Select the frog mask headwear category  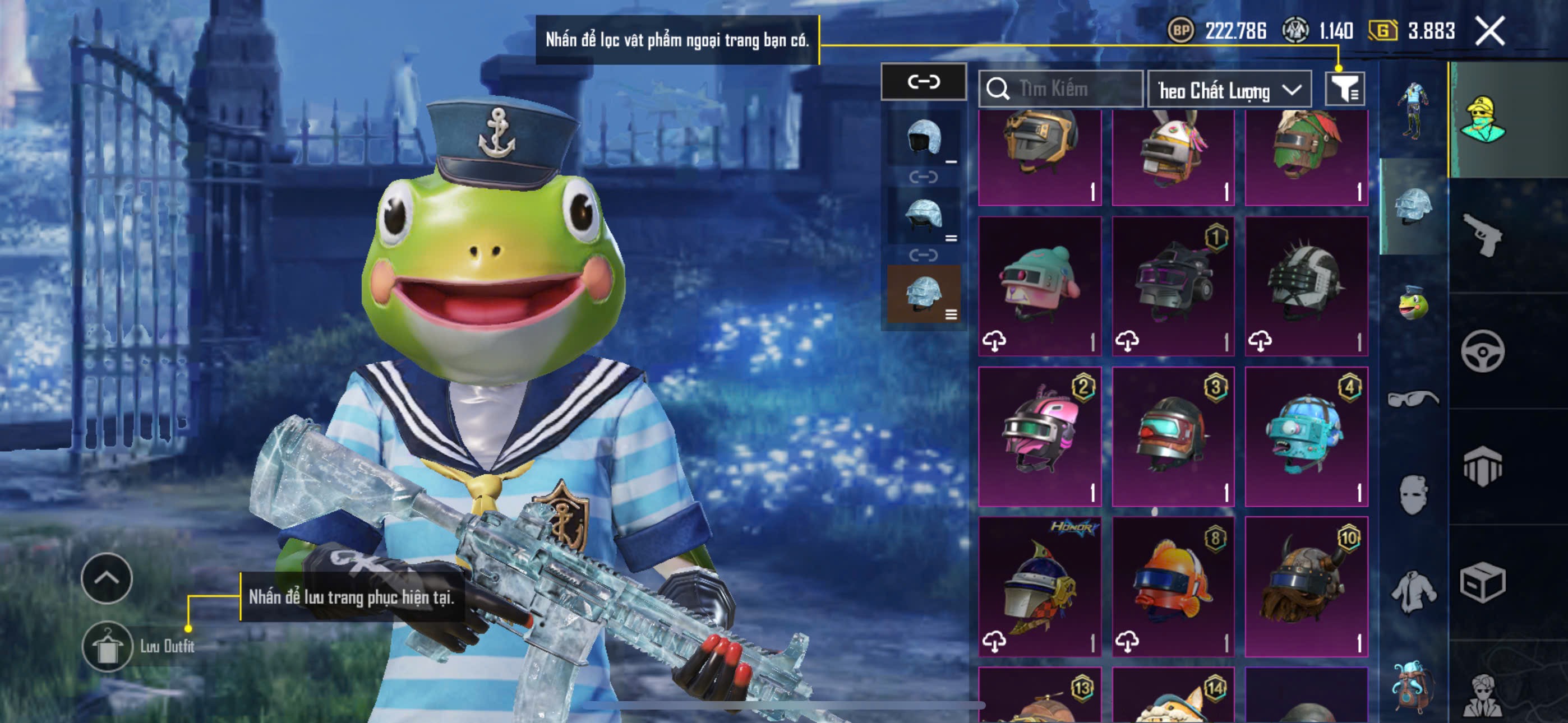coord(1412,303)
